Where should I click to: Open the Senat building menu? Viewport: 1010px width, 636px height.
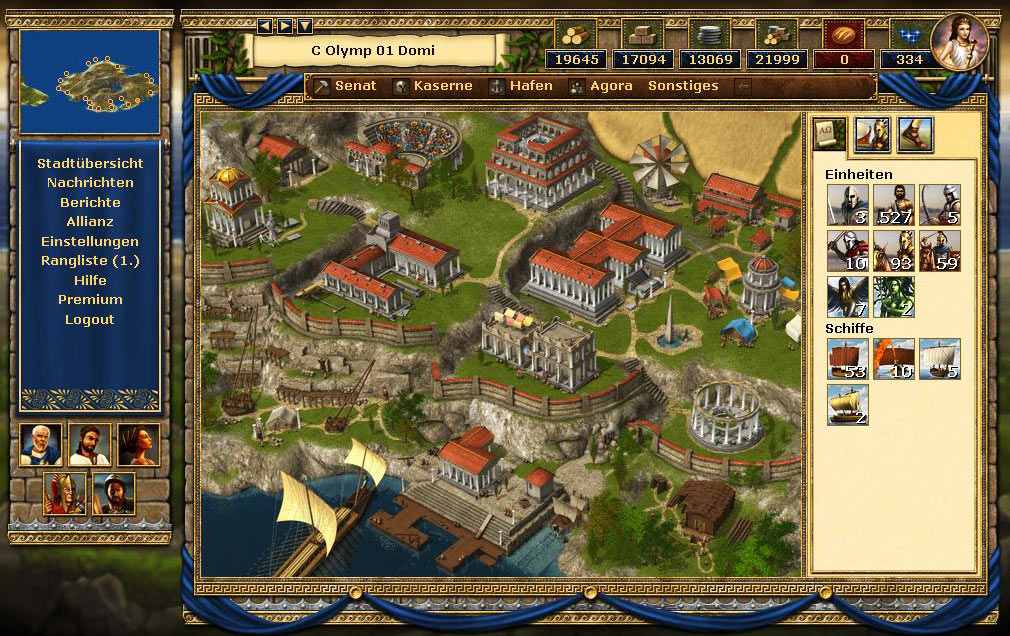click(x=346, y=86)
